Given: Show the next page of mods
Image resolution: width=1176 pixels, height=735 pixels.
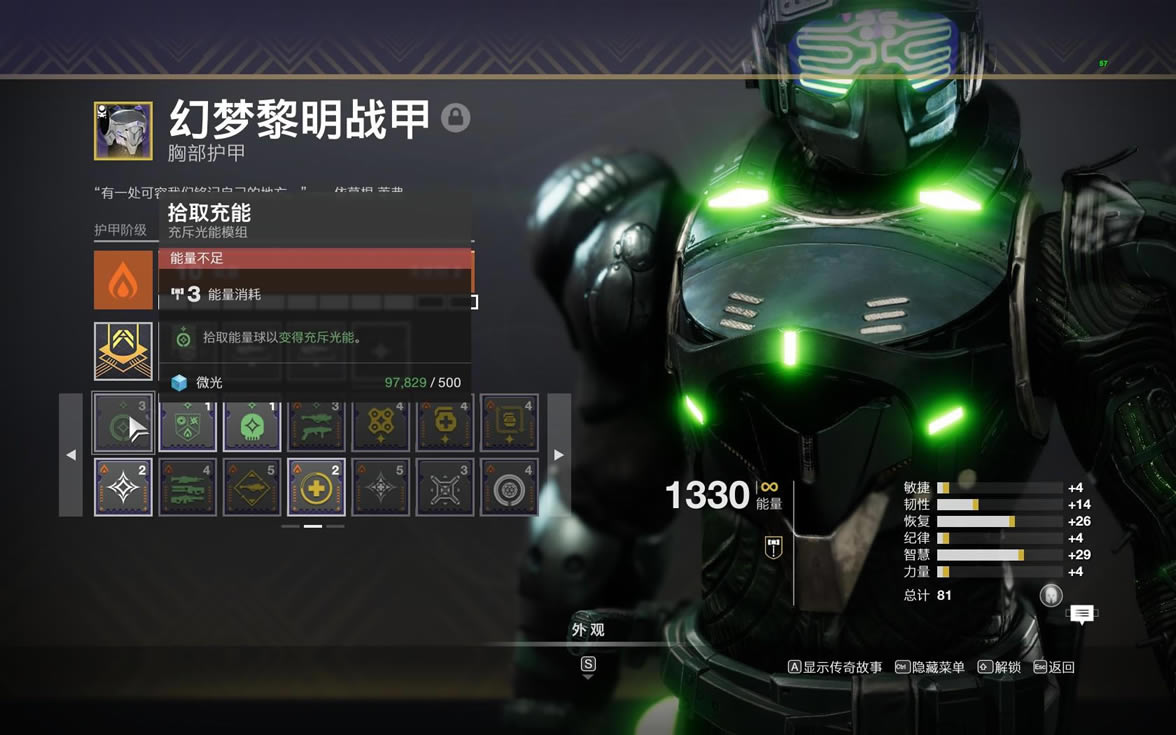Looking at the screenshot, I should coord(559,455).
